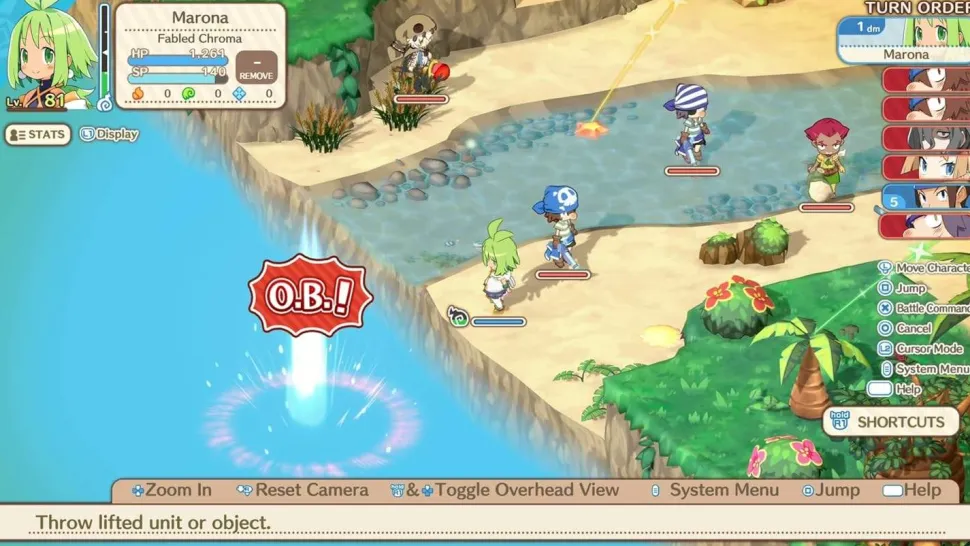The height and width of the screenshot is (546, 970).
Task: Open Marona's STATS panel
Action: pyautogui.click(x=38, y=134)
